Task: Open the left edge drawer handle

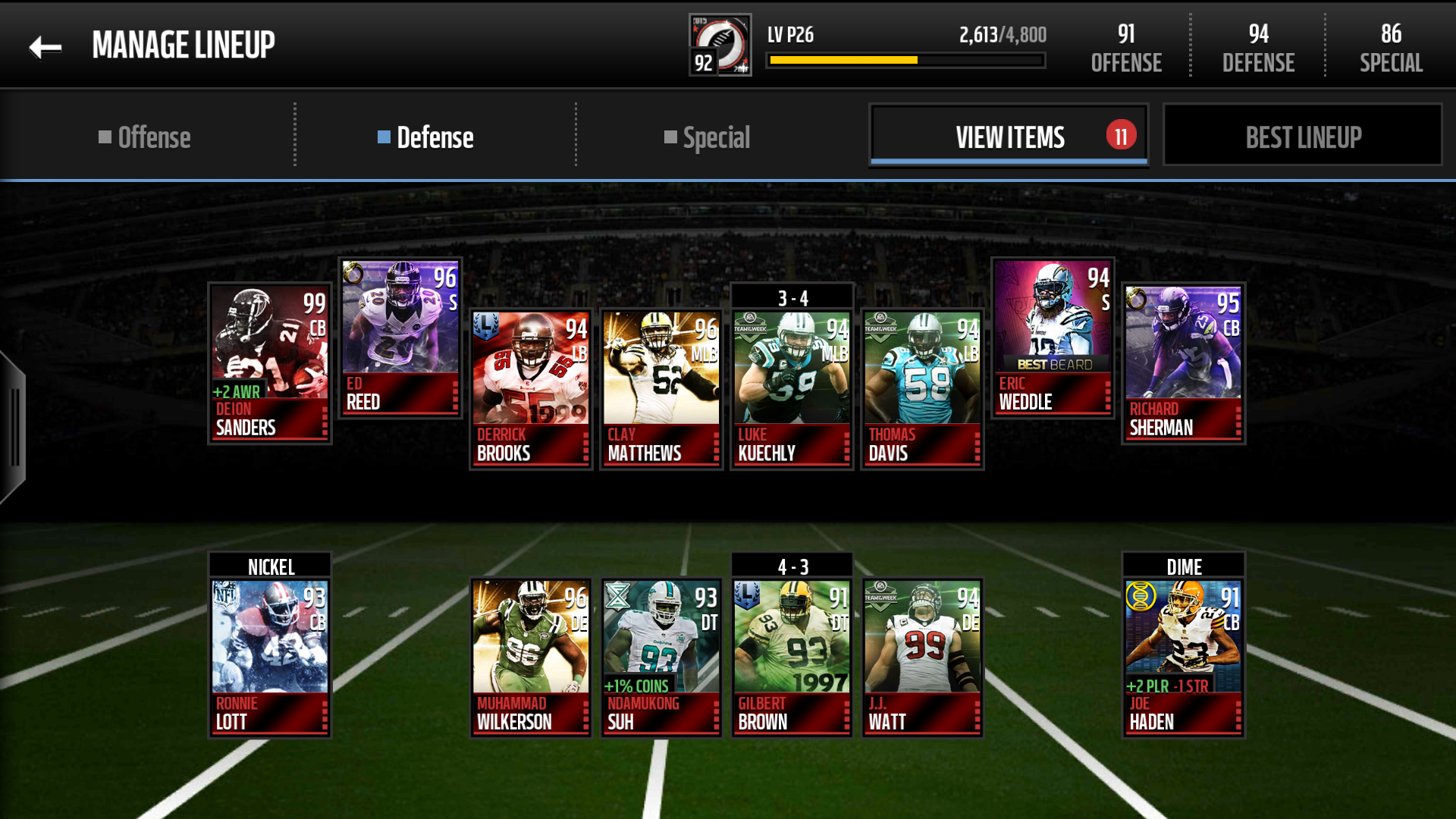Action: (x=12, y=425)
